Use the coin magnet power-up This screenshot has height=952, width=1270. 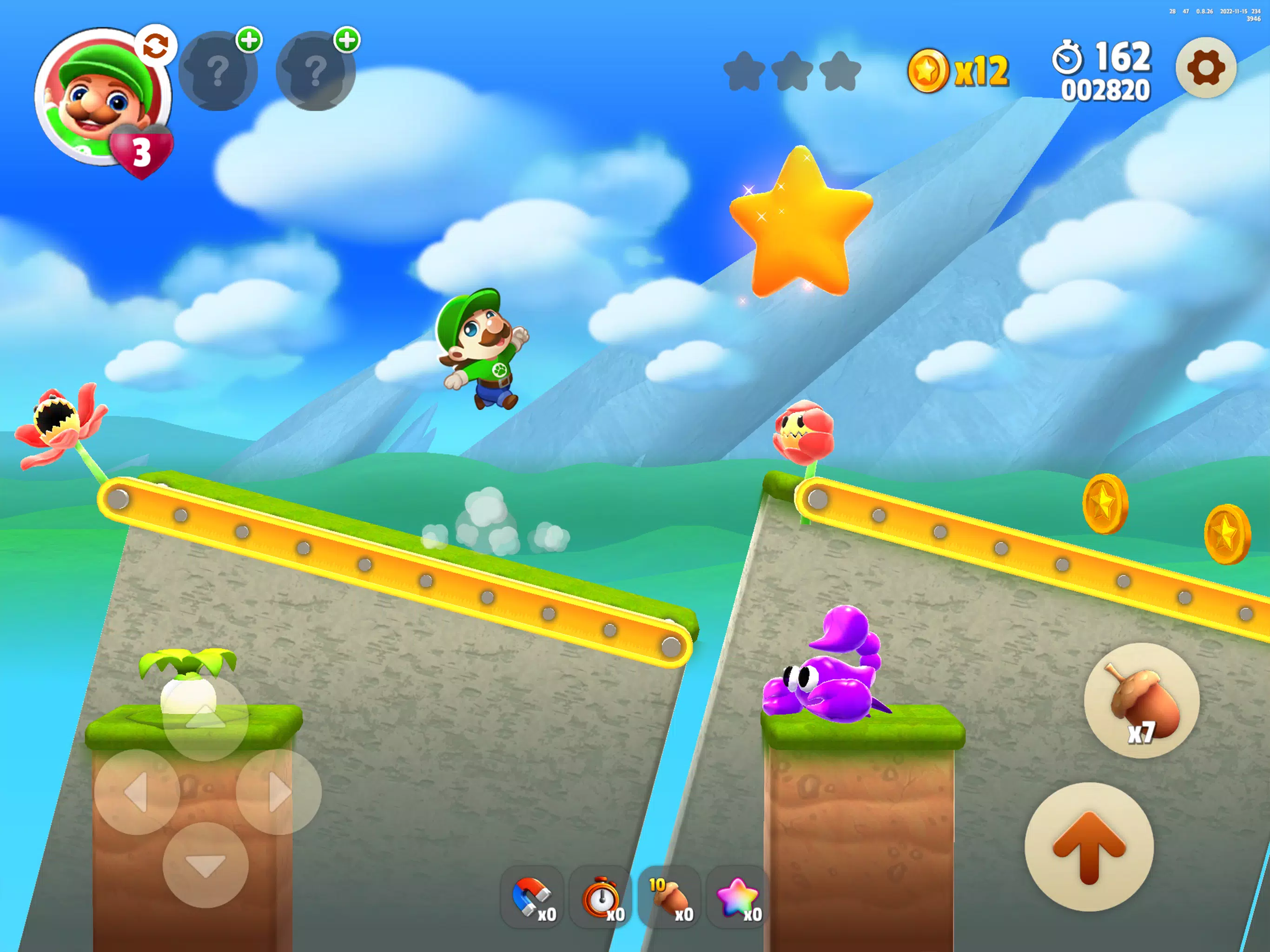pyautogui.click(x=532, y=897)
